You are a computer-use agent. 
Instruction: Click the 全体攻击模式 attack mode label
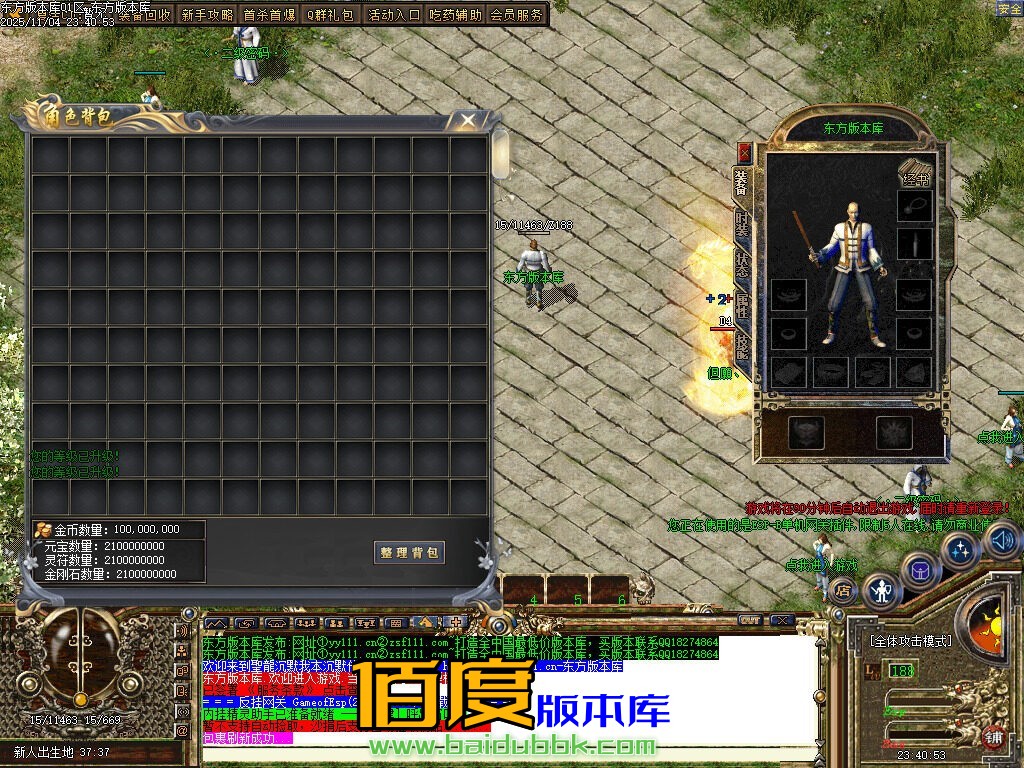coord(910,641)
